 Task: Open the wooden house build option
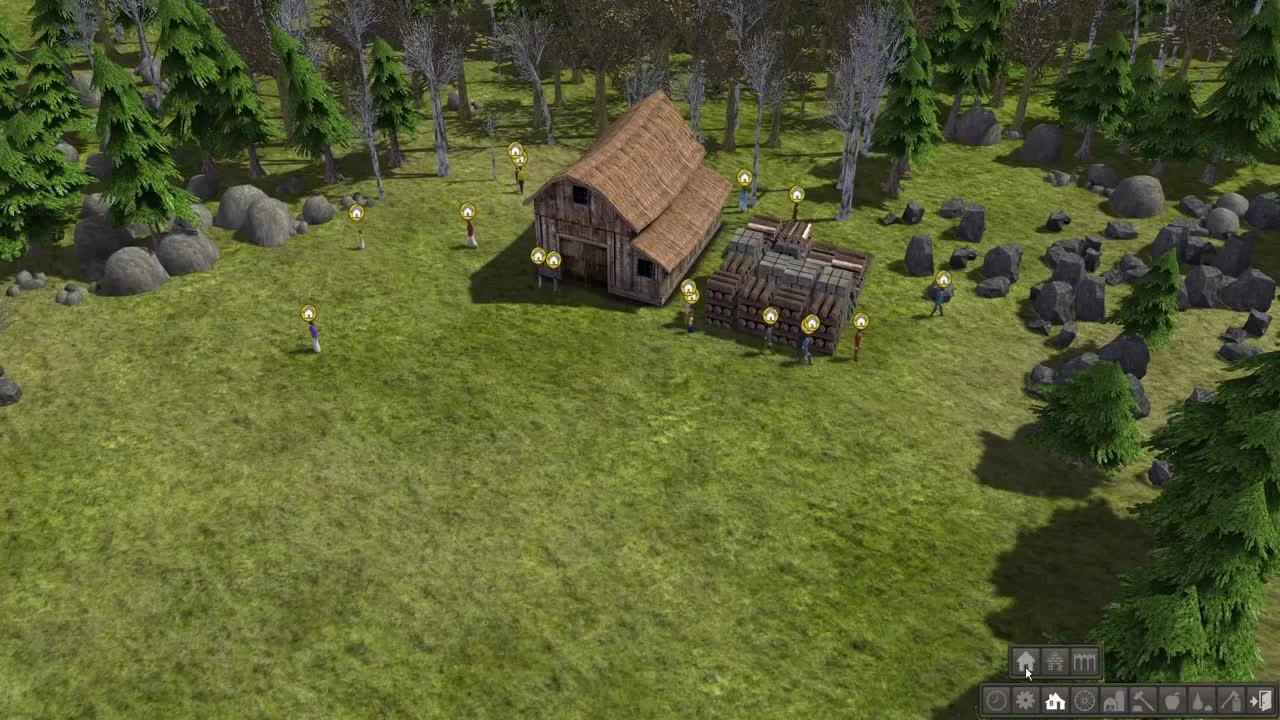click(1025, 662)
